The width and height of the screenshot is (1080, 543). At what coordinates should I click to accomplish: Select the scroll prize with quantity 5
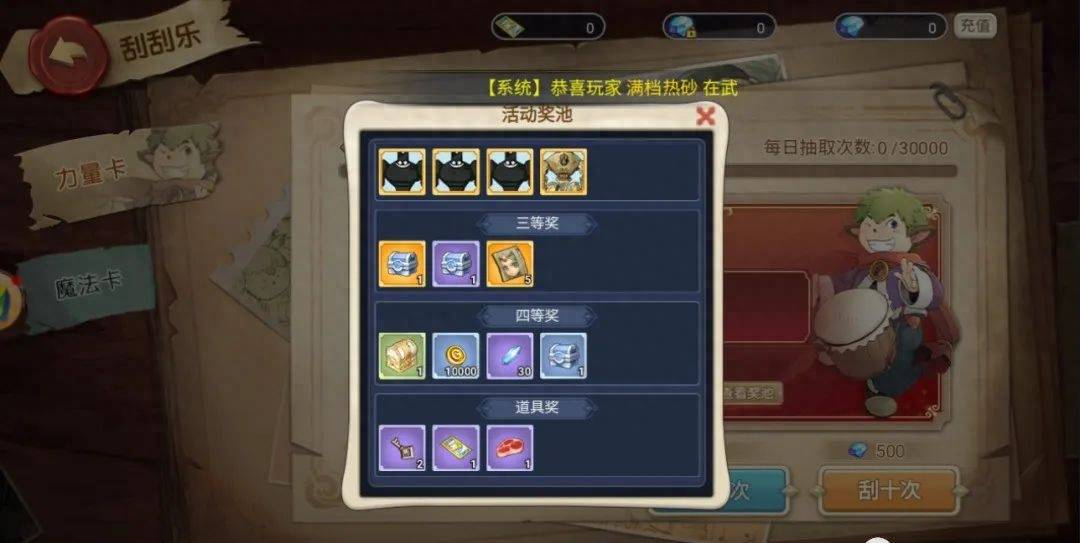pos(510,264)
